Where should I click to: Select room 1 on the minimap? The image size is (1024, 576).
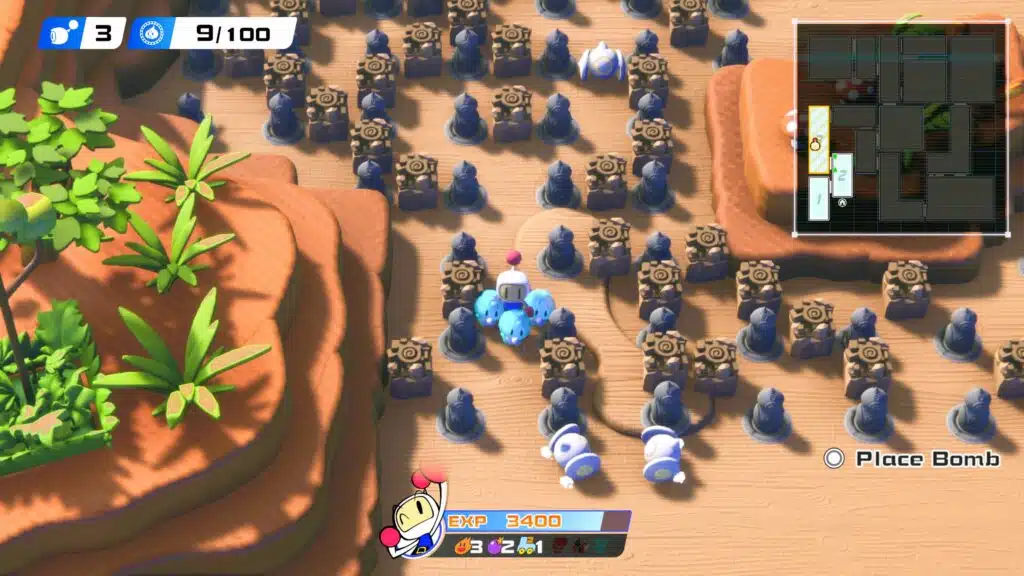point(819,197)
